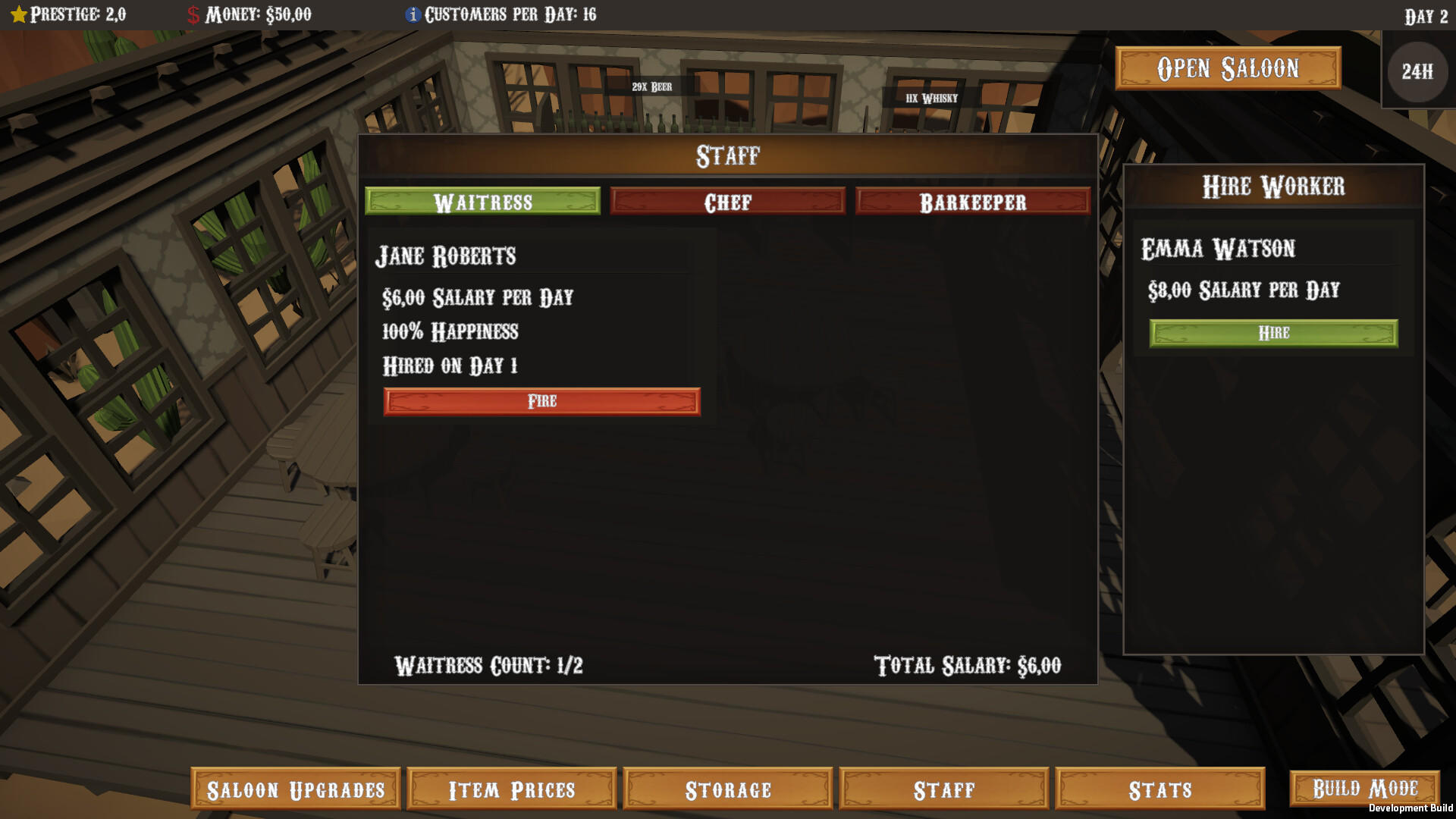1456x819 pixels.
Task: Open the Item Prices panel
Action: click(510, 789)
